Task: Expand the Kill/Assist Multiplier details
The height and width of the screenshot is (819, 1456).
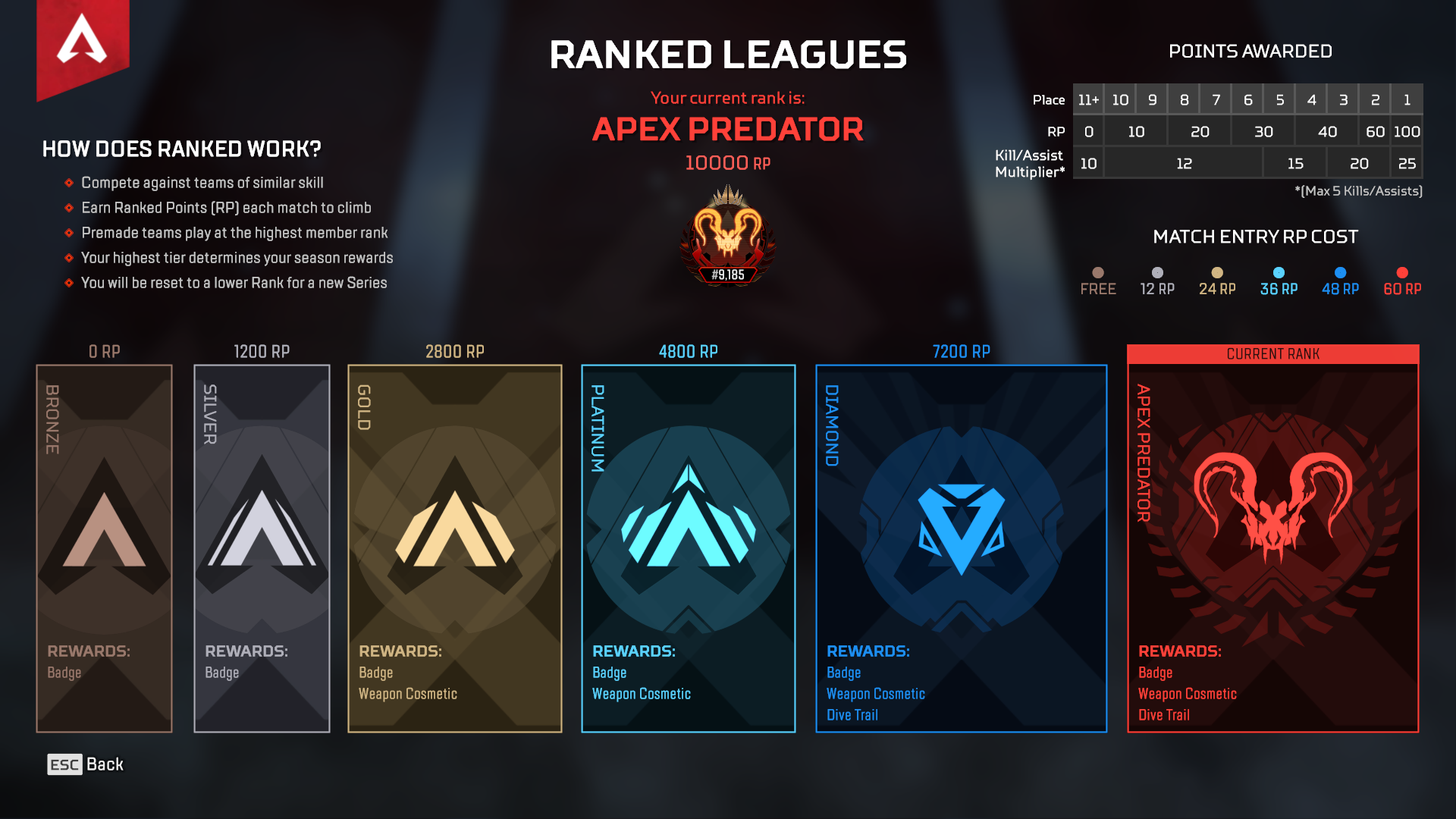Action: 1030,162
